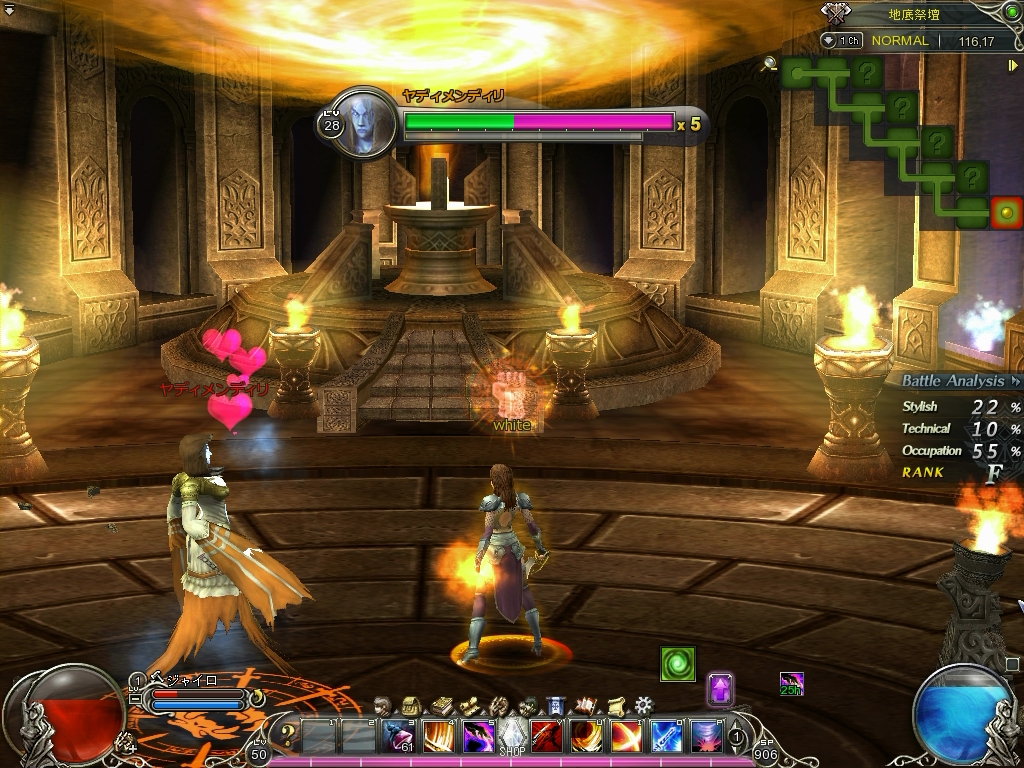
Task: Activate the orange slash skill in slot 4
Action: tap(438, 737)
